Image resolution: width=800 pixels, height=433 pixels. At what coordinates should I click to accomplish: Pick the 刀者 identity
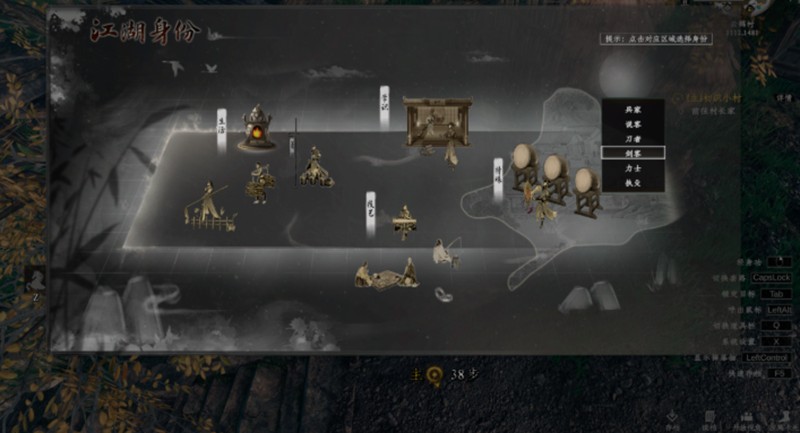[x=631, y=138]
